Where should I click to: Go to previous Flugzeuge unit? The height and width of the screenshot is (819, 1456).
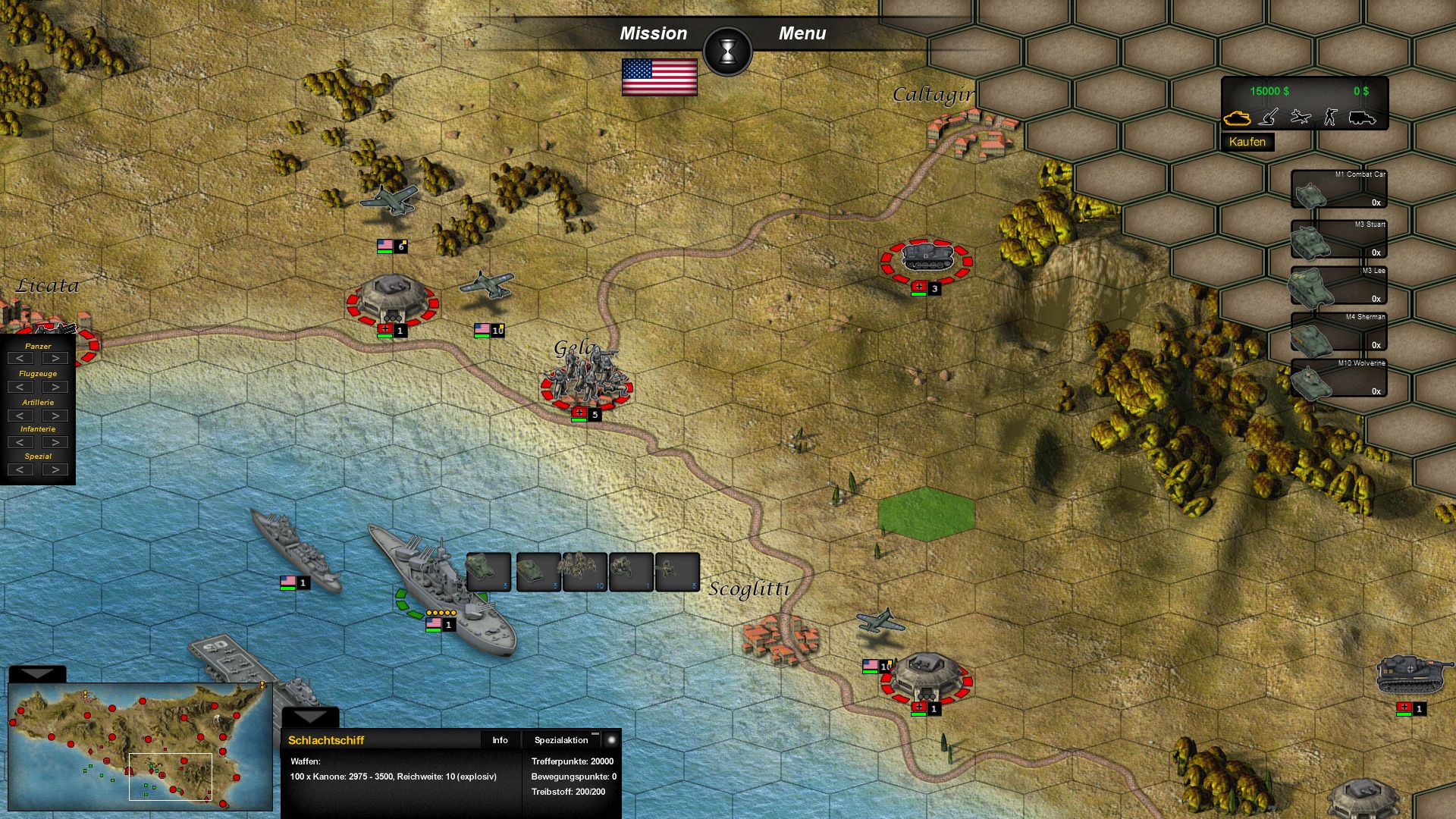[x=20, y=387]
